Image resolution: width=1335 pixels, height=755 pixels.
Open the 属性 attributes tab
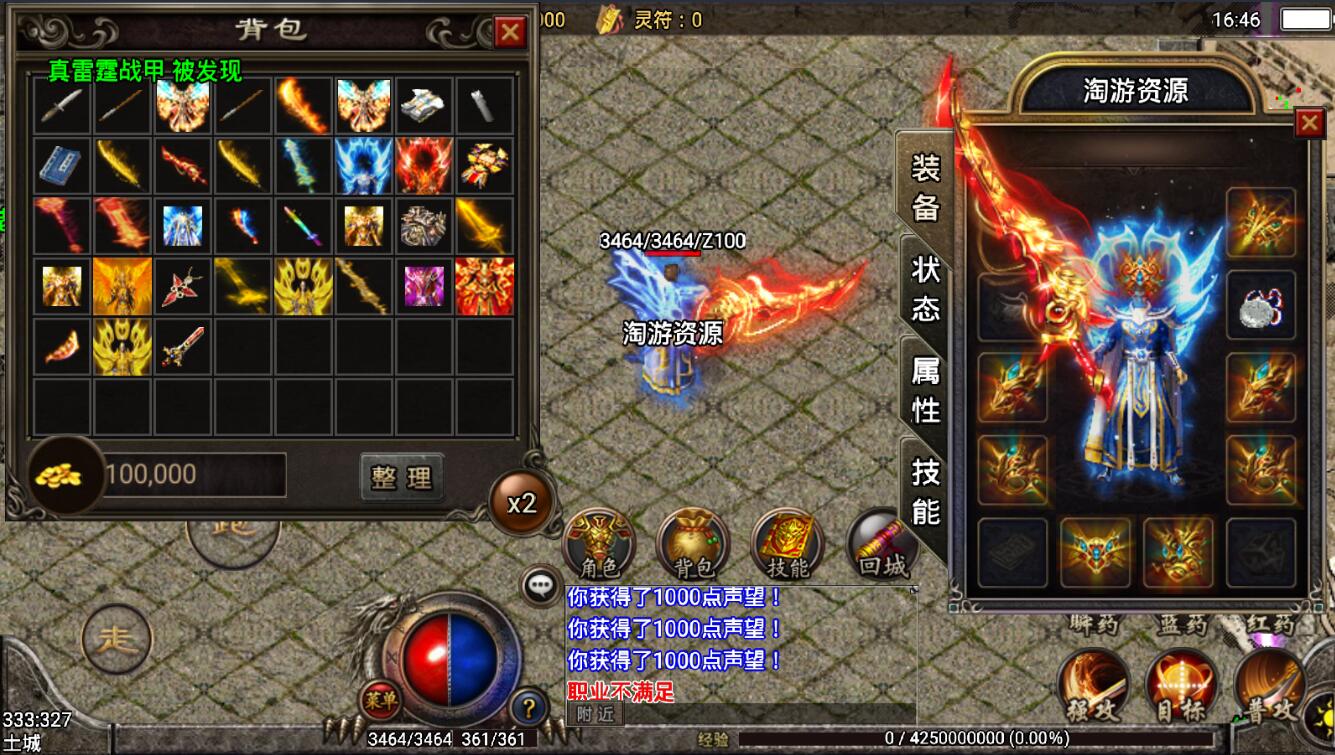click(925, 390)
